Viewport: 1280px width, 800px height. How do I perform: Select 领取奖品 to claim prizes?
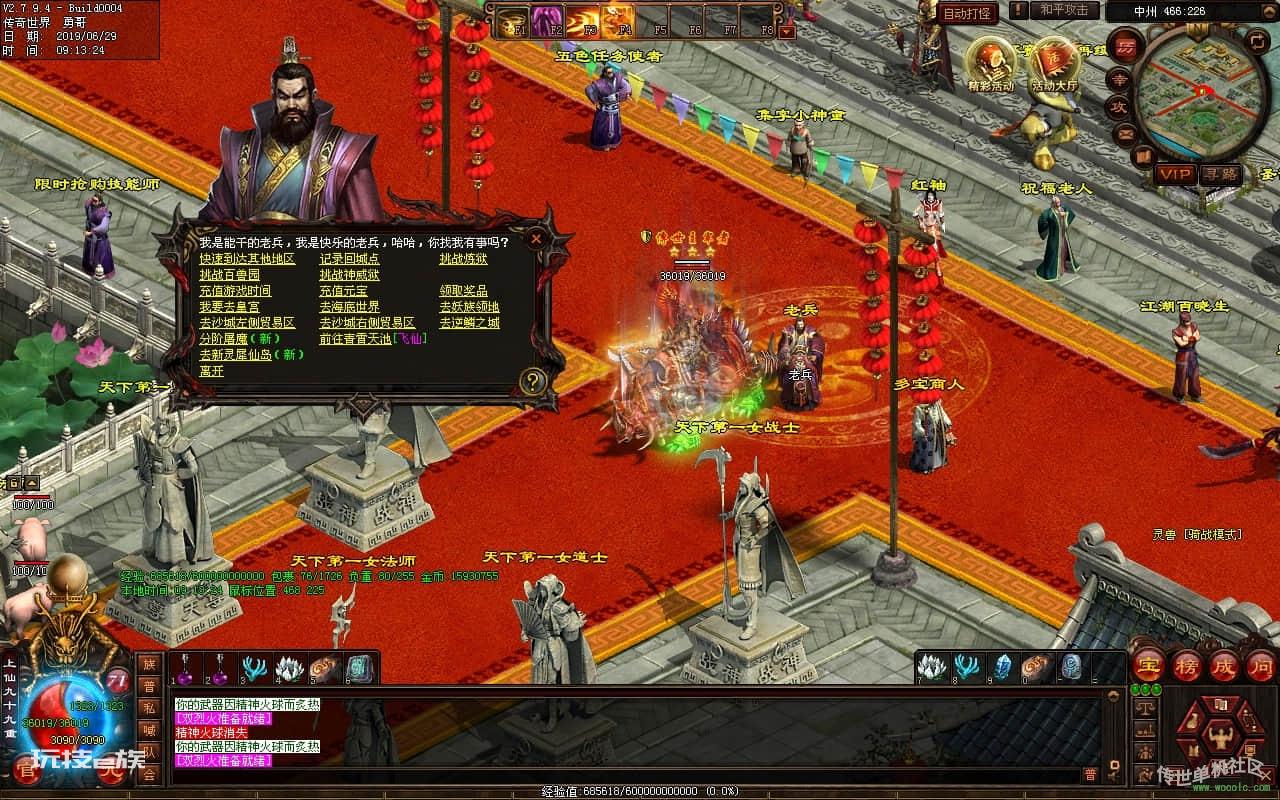tap(463, 291)
